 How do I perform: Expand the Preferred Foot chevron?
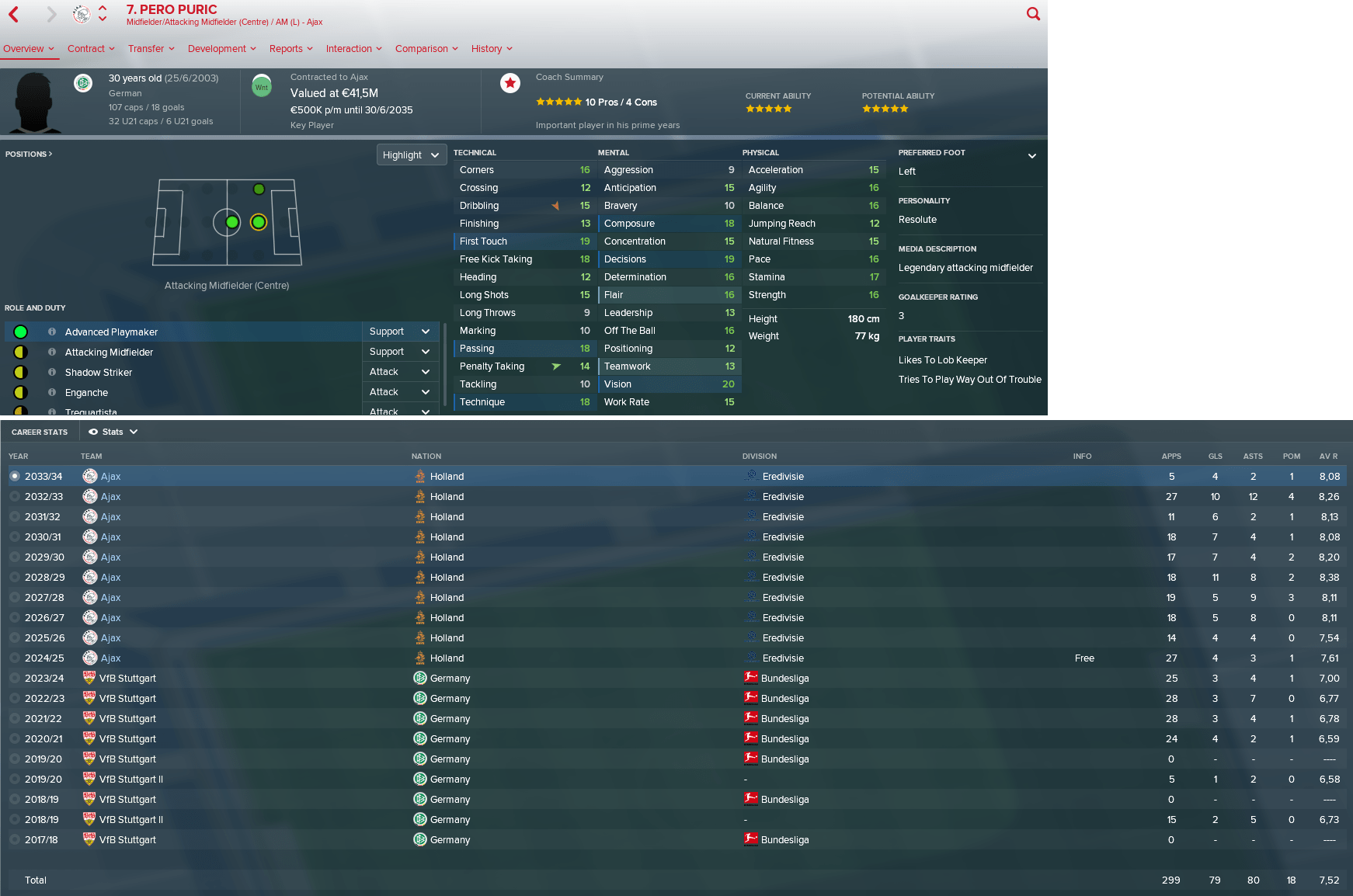(1033, 155)
